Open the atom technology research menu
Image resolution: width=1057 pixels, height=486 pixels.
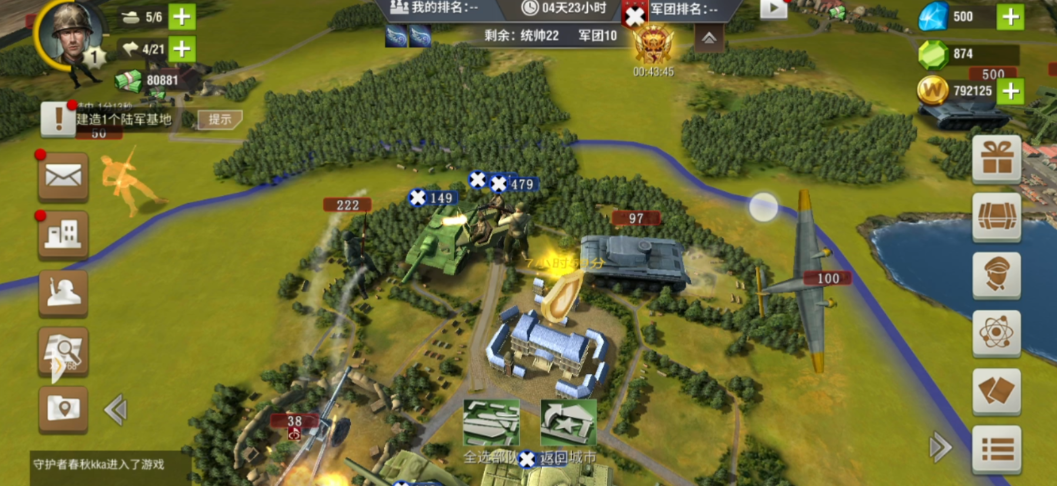click(x=996, y=333)
